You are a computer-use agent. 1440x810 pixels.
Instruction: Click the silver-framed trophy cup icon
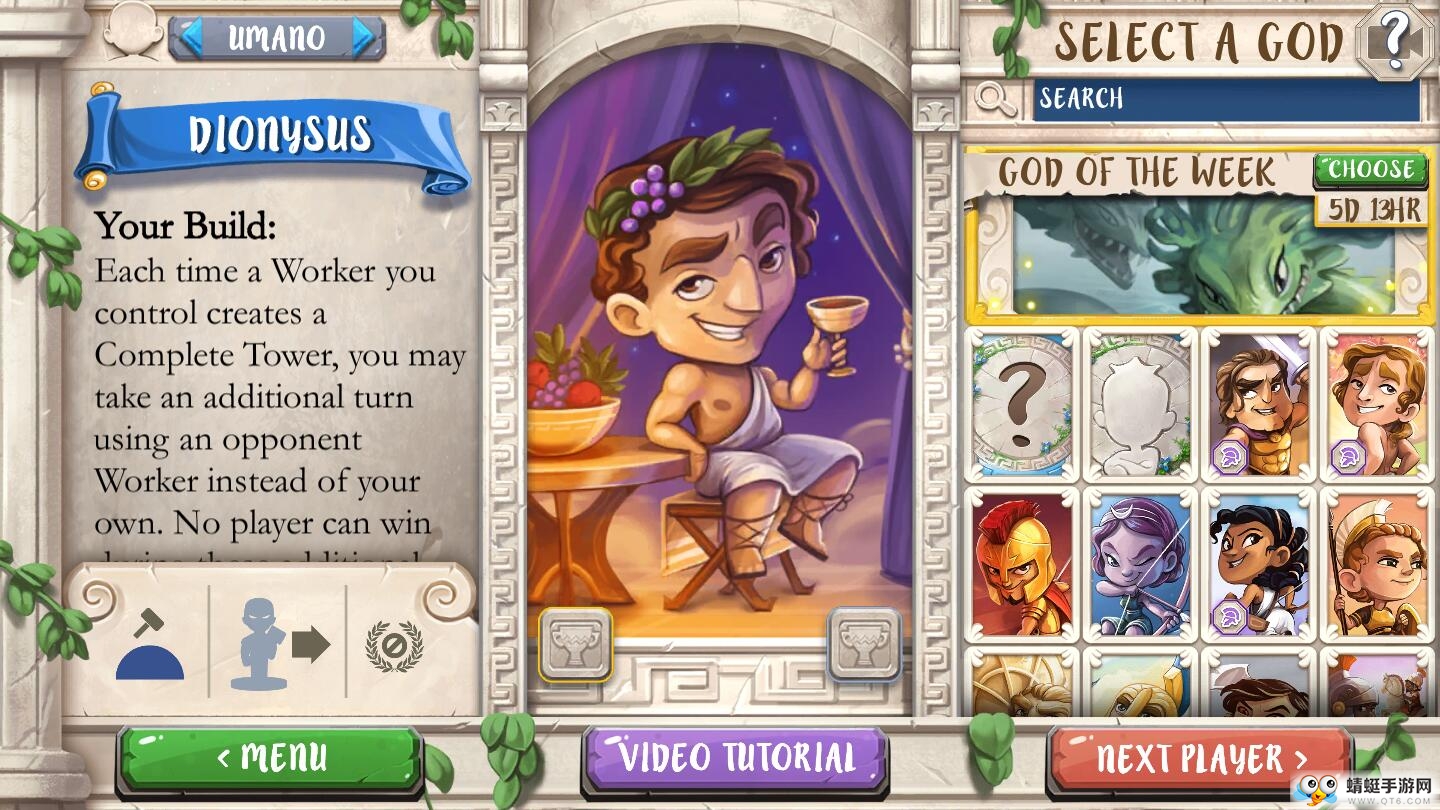click(864, 644)
